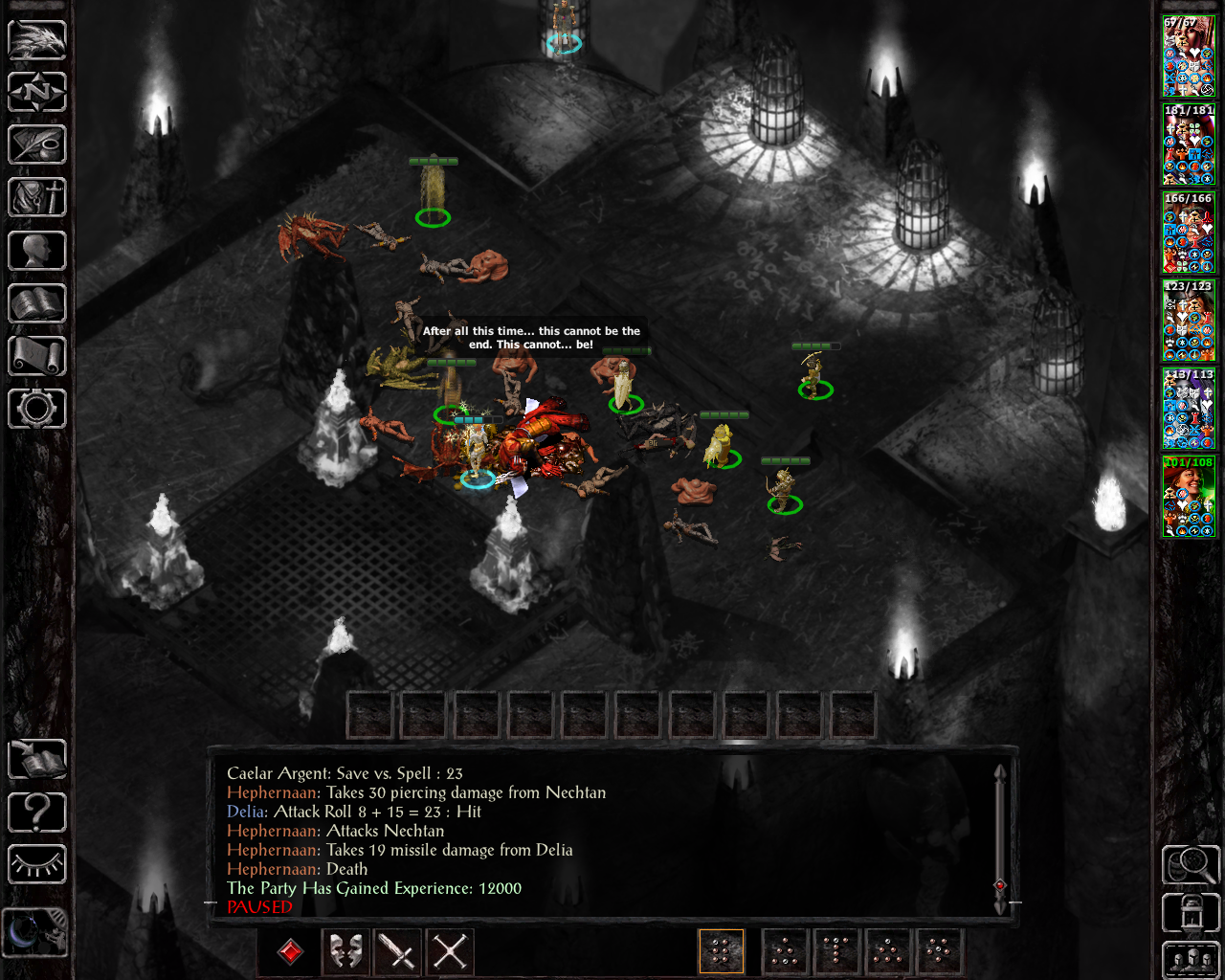Viewport: 1225px width, 980px height.
Task: Open the journal quill-and-inkwell button
Action: pos(37,145)
